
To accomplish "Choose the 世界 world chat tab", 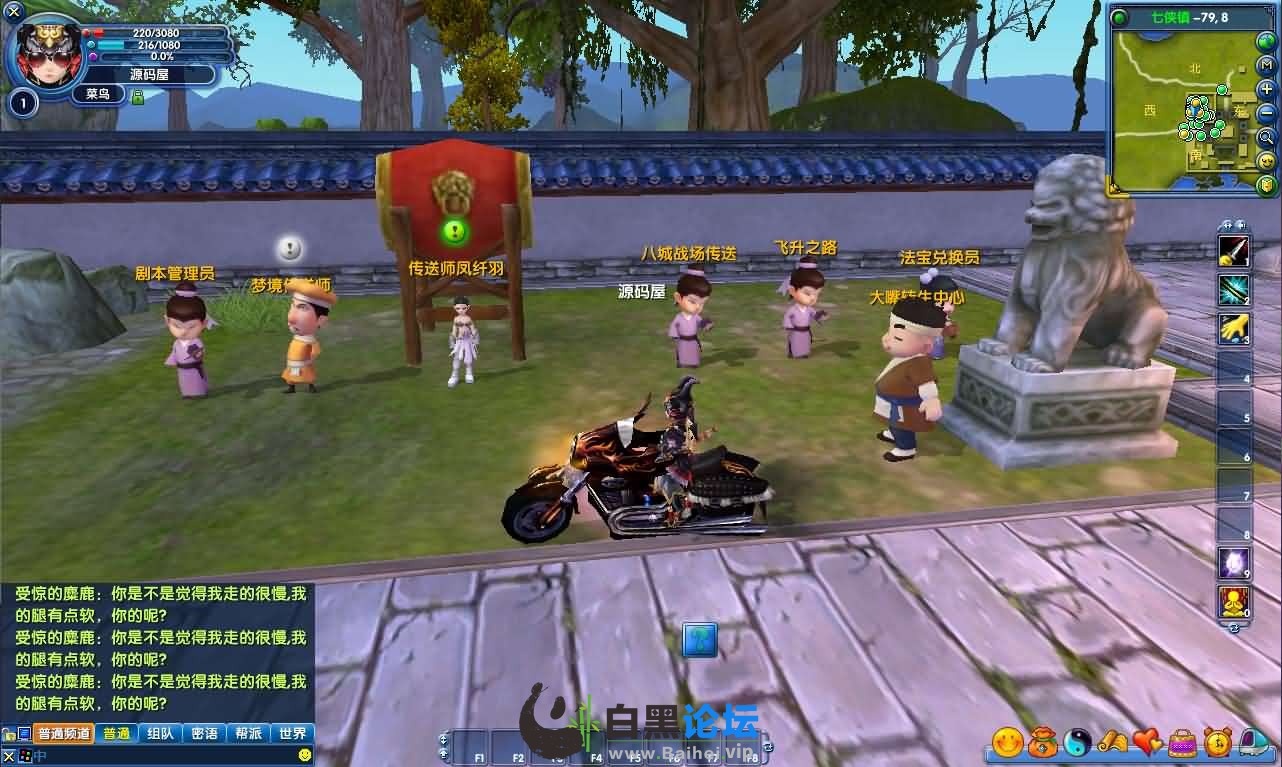I will (x=293, y=733).
